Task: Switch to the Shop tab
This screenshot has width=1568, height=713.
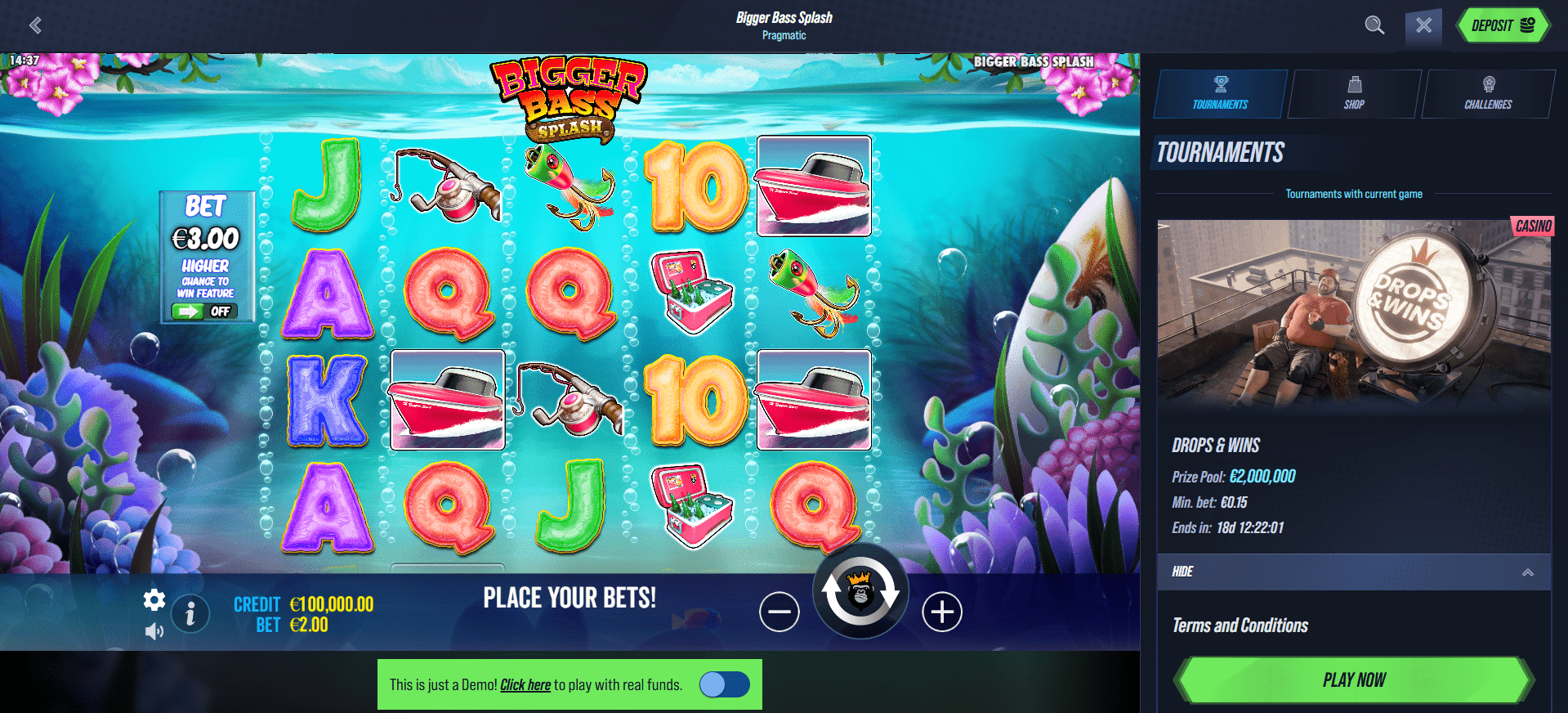Action: [1354, 94]
